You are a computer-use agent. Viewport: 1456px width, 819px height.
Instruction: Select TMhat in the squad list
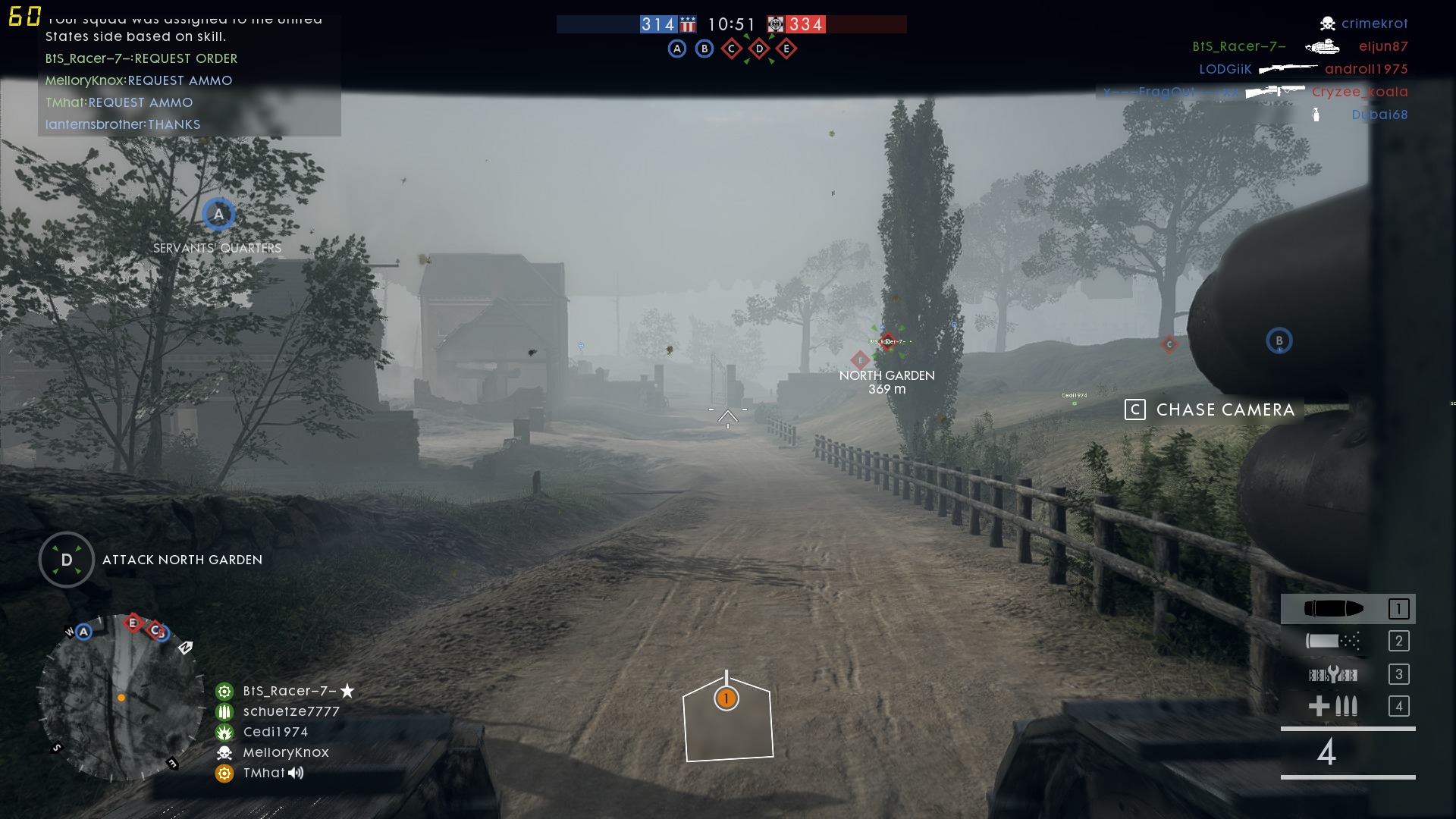pos(264,773)
